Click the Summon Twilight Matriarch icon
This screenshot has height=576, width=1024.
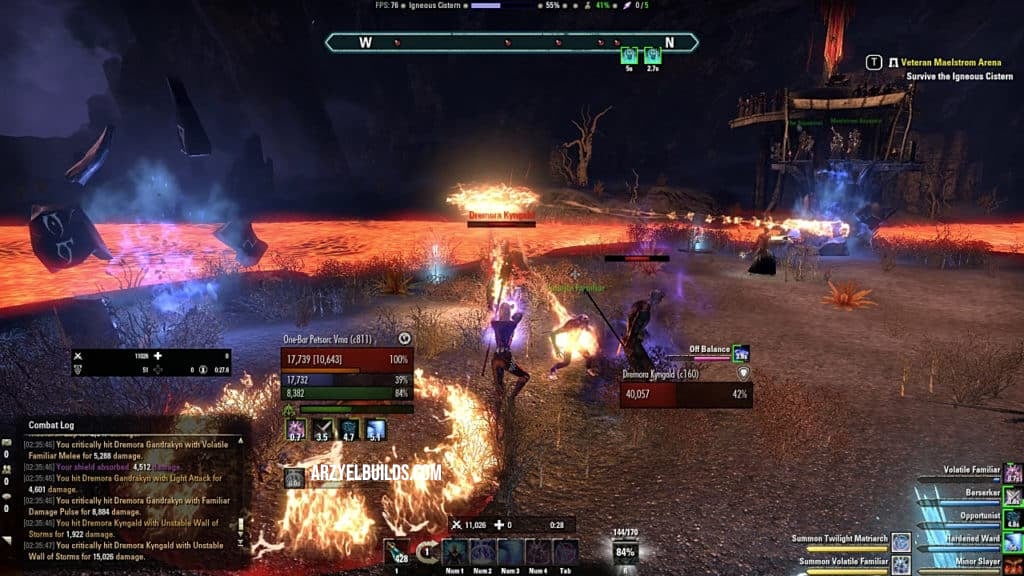point(901,541)
